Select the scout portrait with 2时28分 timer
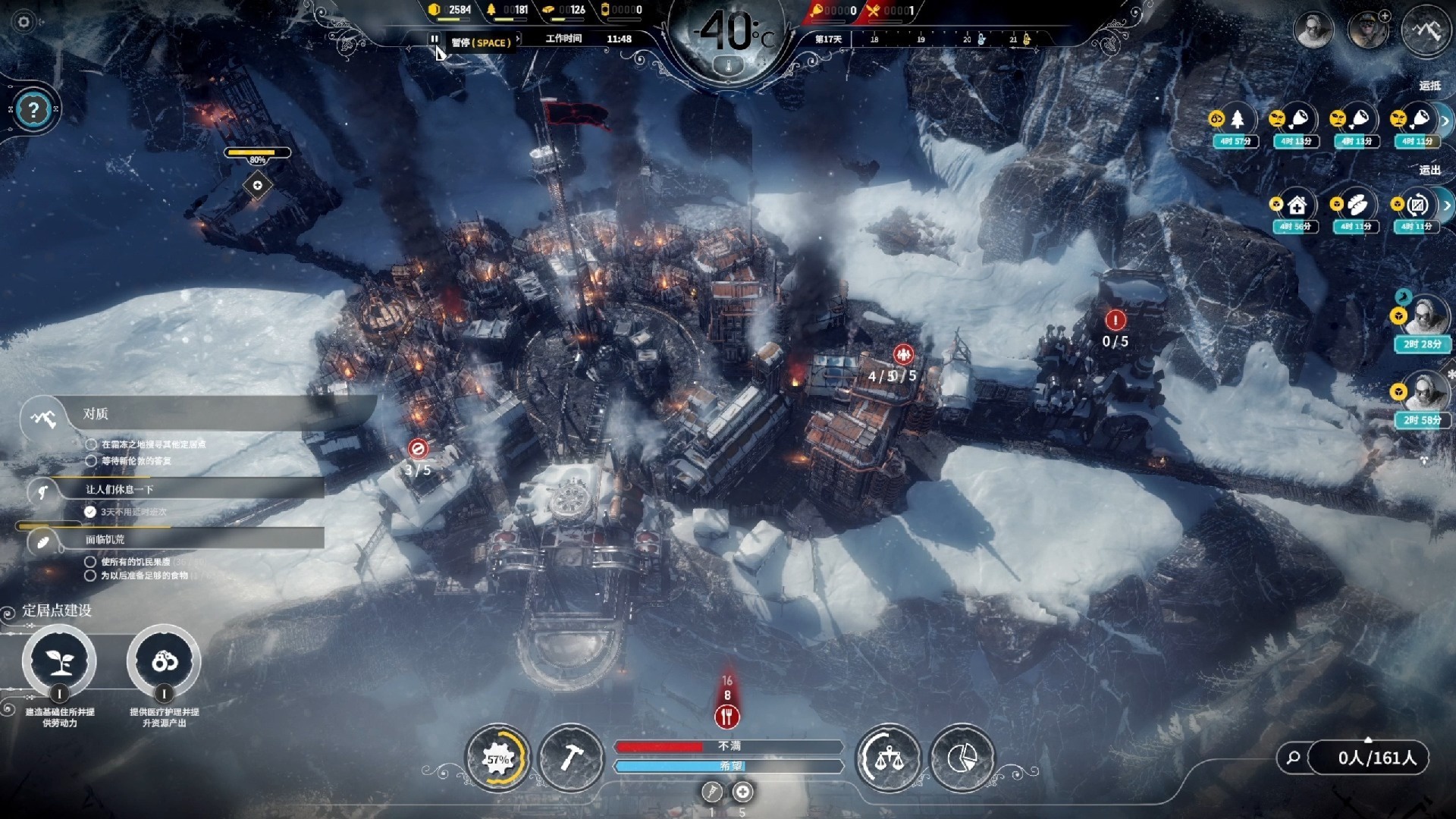 [x=1423, y=315]
